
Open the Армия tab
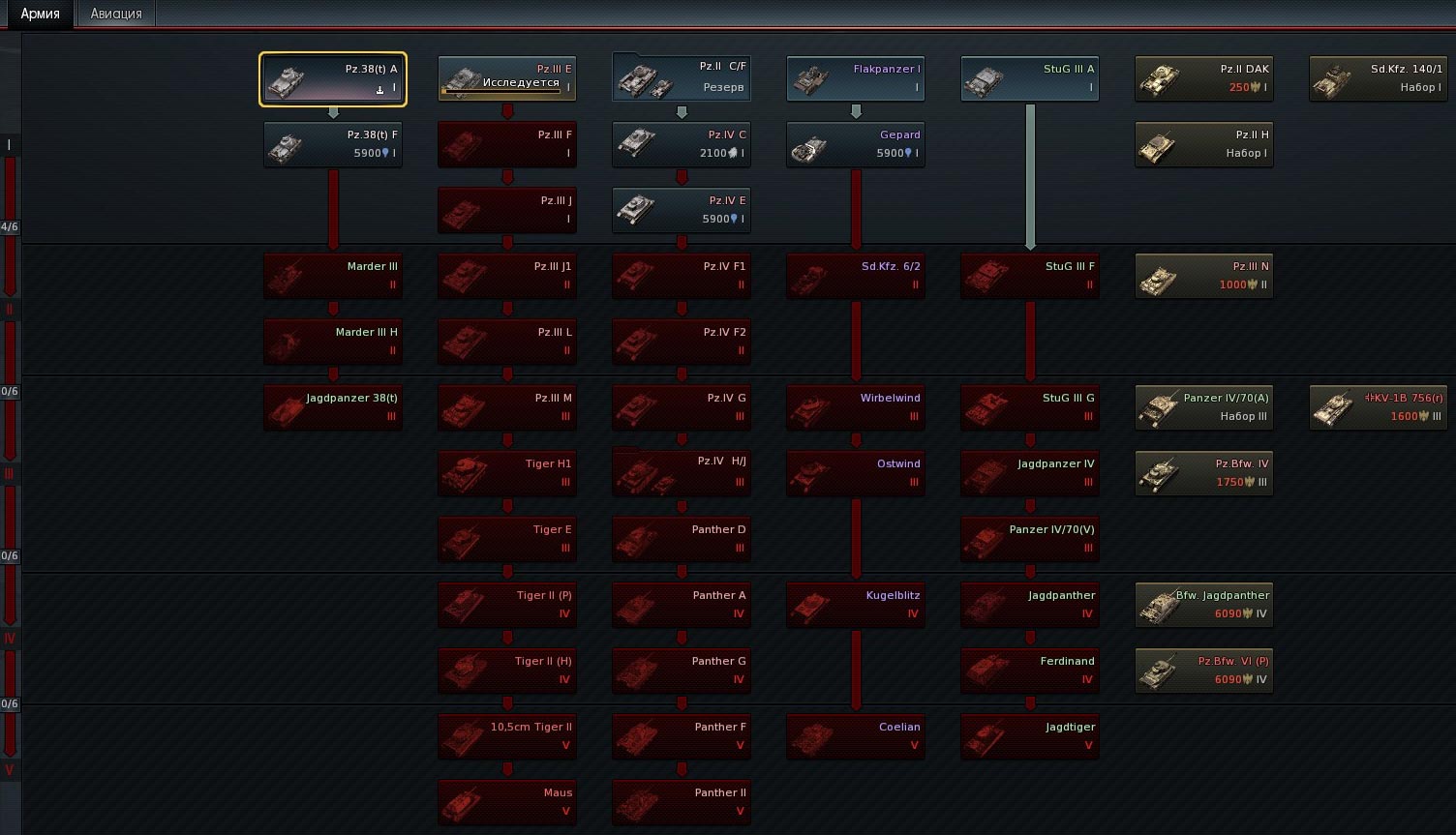(40, 14)
